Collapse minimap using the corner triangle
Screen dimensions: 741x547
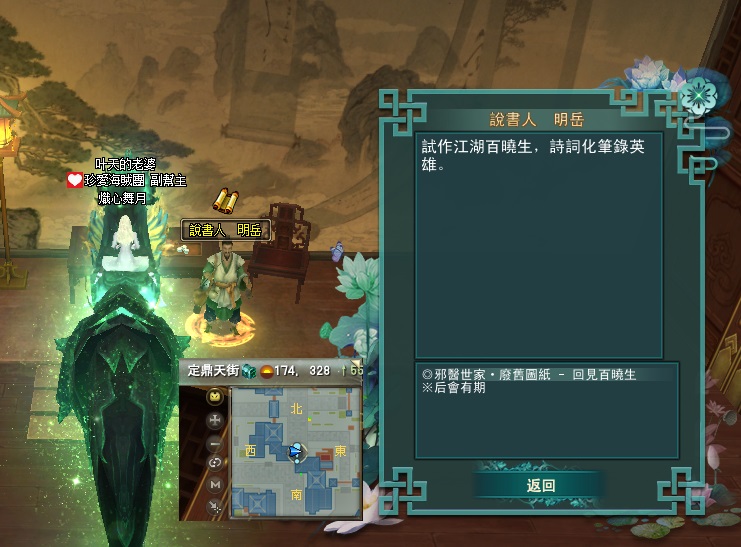pyautogui.click(x=356, y=365)
